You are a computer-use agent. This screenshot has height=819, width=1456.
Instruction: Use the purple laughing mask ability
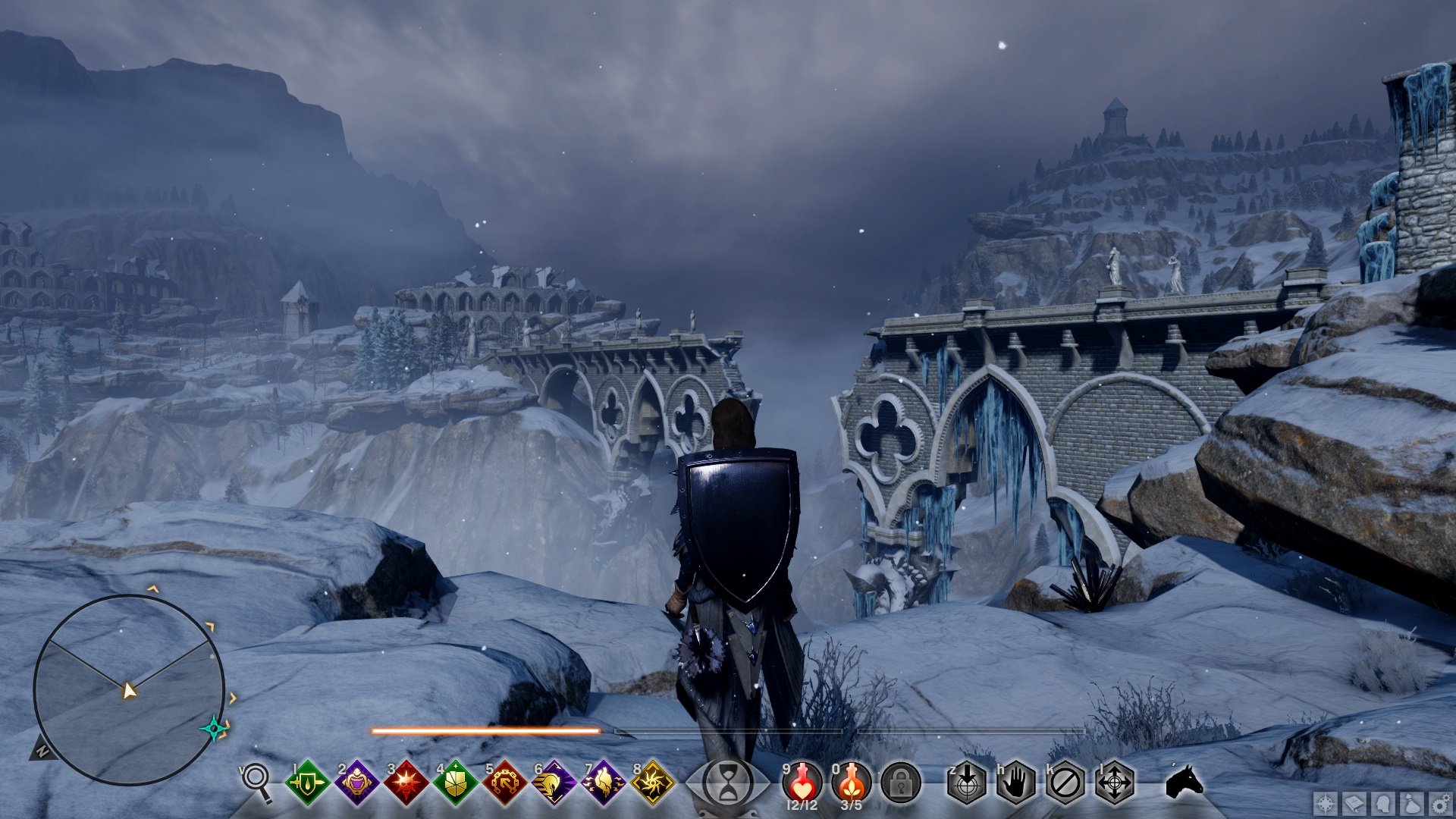click(356, 783)
